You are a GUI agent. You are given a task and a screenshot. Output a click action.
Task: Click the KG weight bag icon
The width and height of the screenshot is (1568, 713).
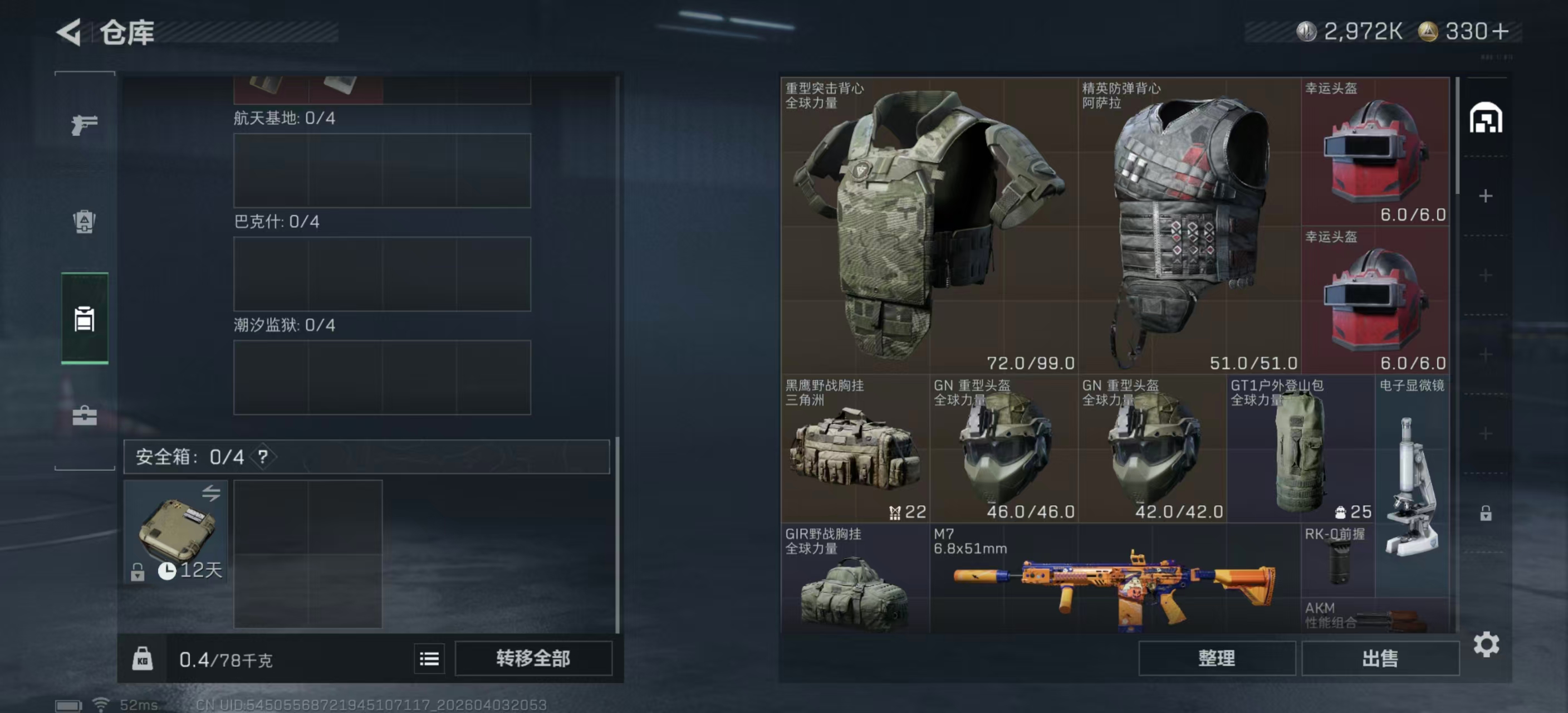point(143,658)
